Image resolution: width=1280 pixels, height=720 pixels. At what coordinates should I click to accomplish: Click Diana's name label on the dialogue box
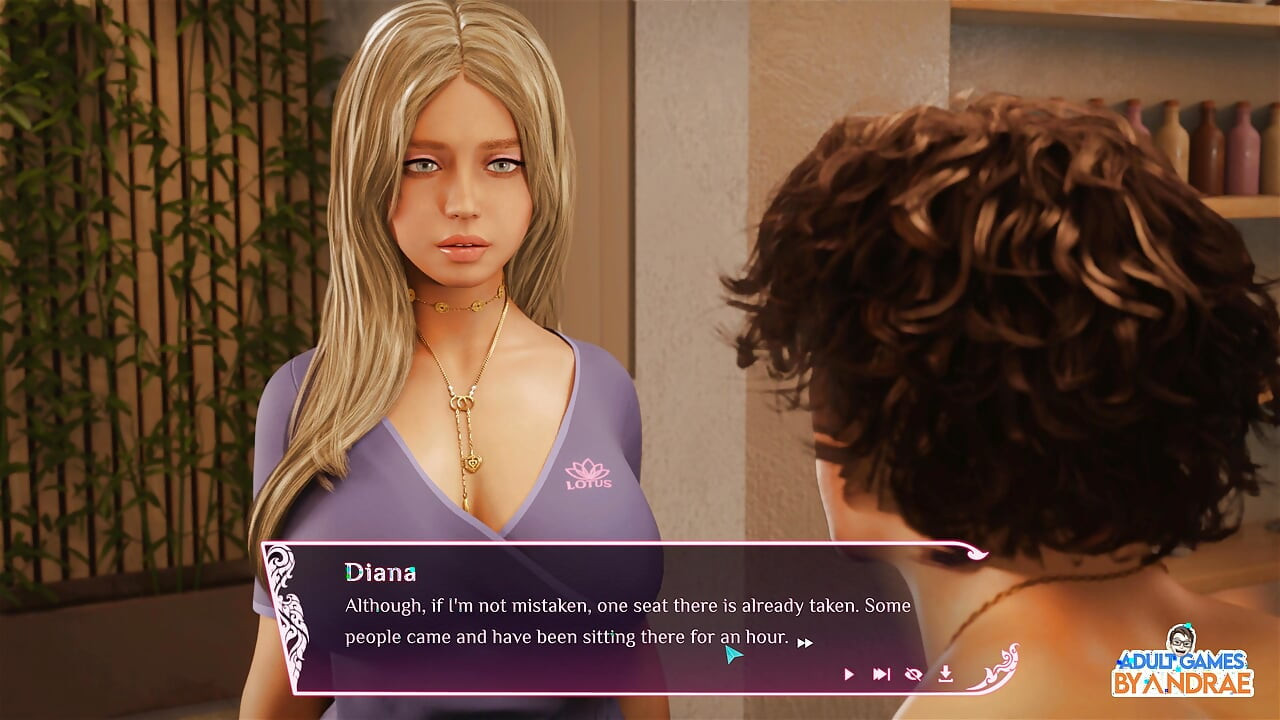tap(381, 571)
